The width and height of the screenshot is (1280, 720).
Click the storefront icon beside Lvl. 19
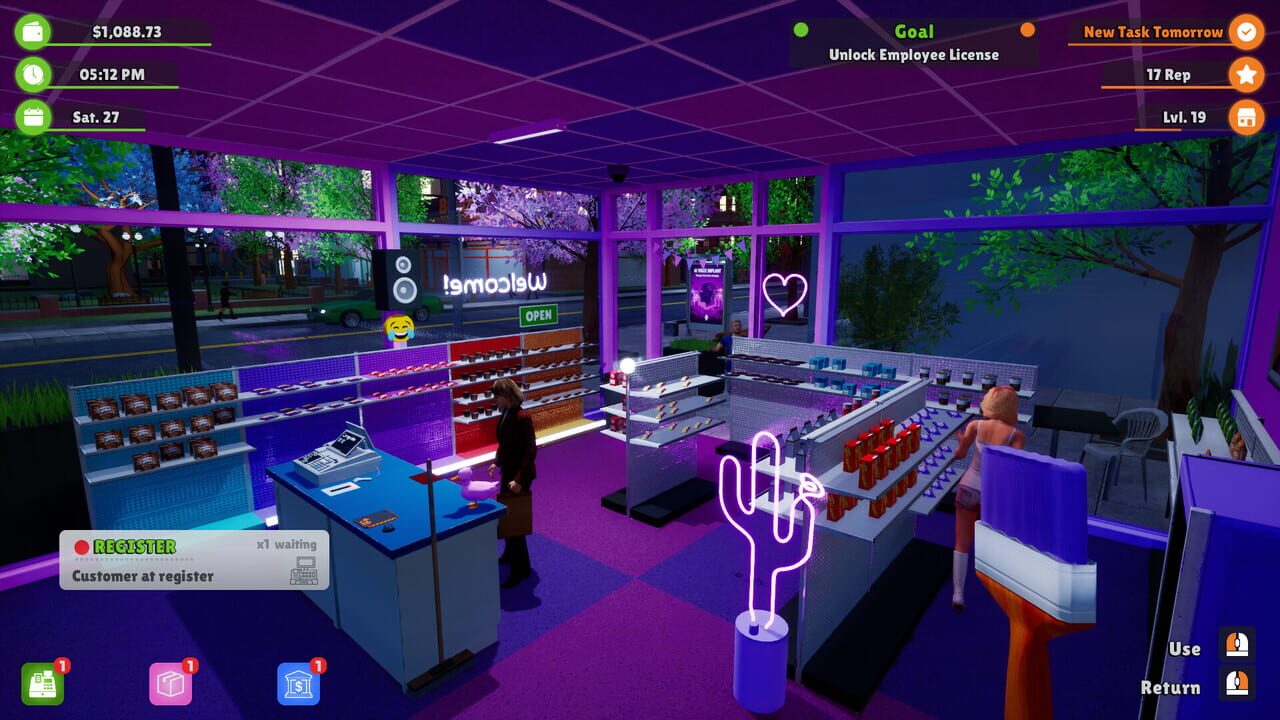(x=1246, y=117)
